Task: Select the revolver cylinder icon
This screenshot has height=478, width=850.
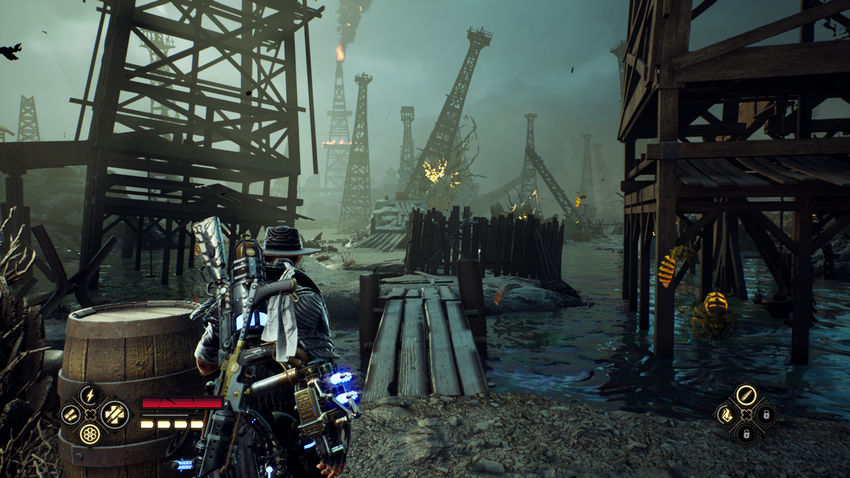Action: click(x=90, y=434)
